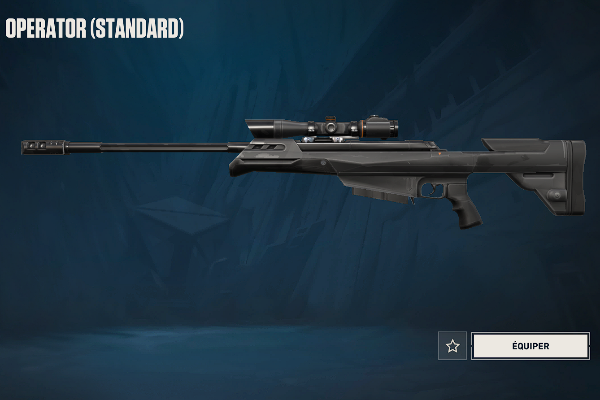
Task: Mark this skin as favorite with star
Action: point(453,346)
